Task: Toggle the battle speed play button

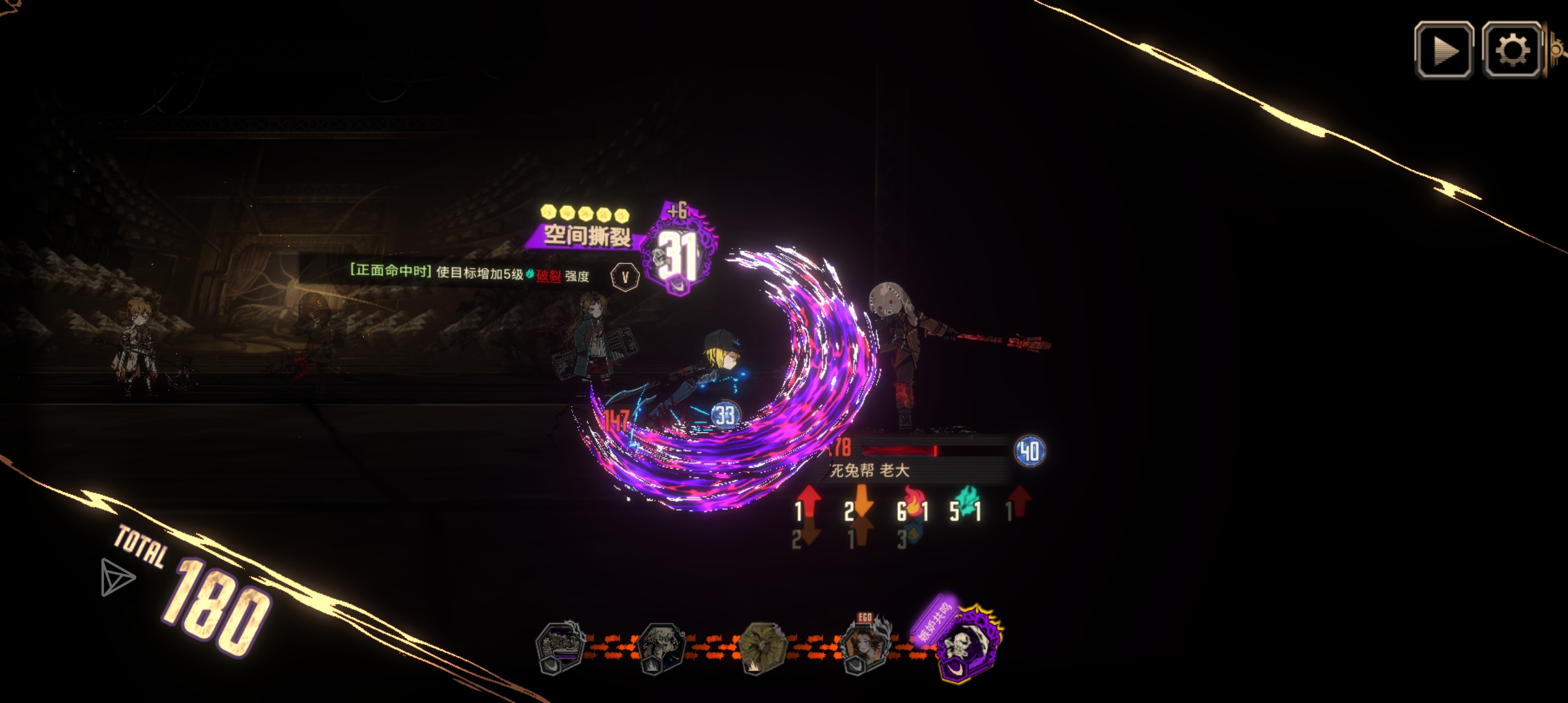Action: [1444, 50]
